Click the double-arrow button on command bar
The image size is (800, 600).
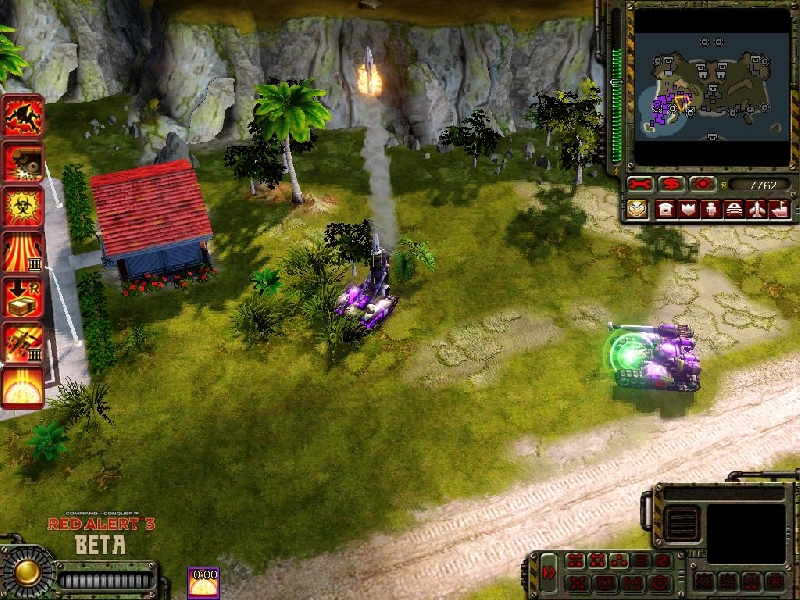tap(549, 573)
